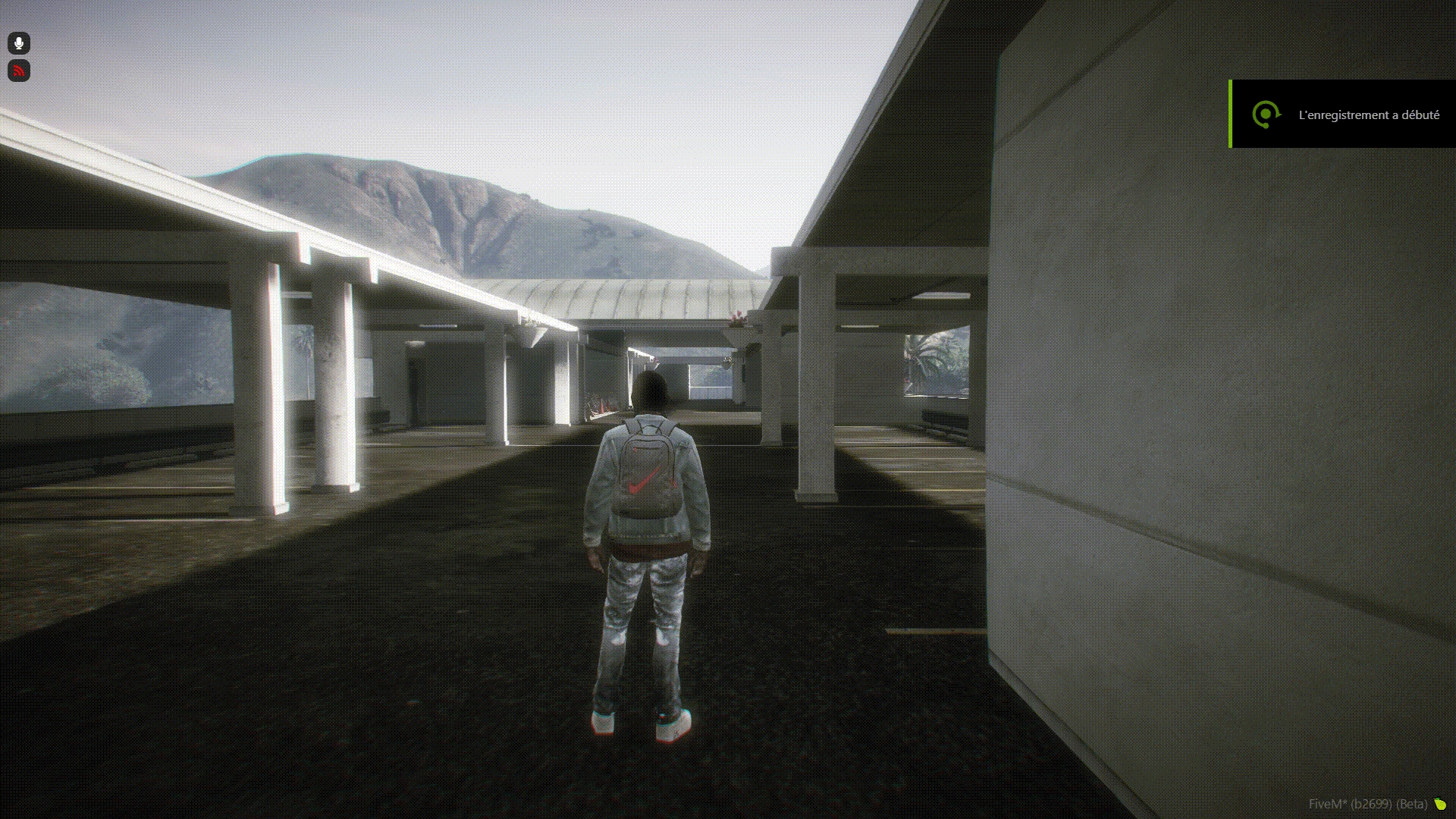The width and height of the screenshot is (1456, 819).
Task: Click the microphone icon
Action: coord(19,43)
